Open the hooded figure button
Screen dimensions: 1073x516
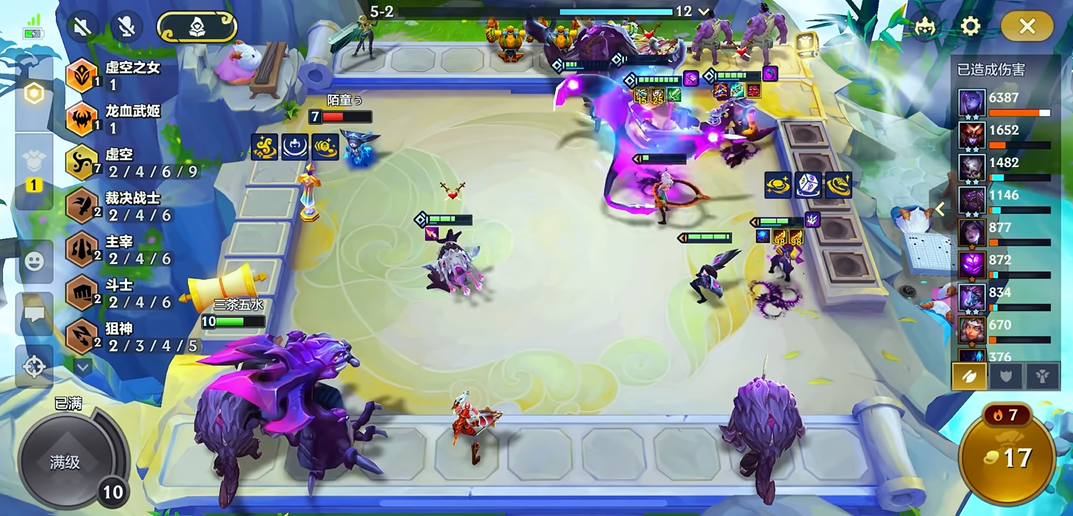click(x=196, y=26)
